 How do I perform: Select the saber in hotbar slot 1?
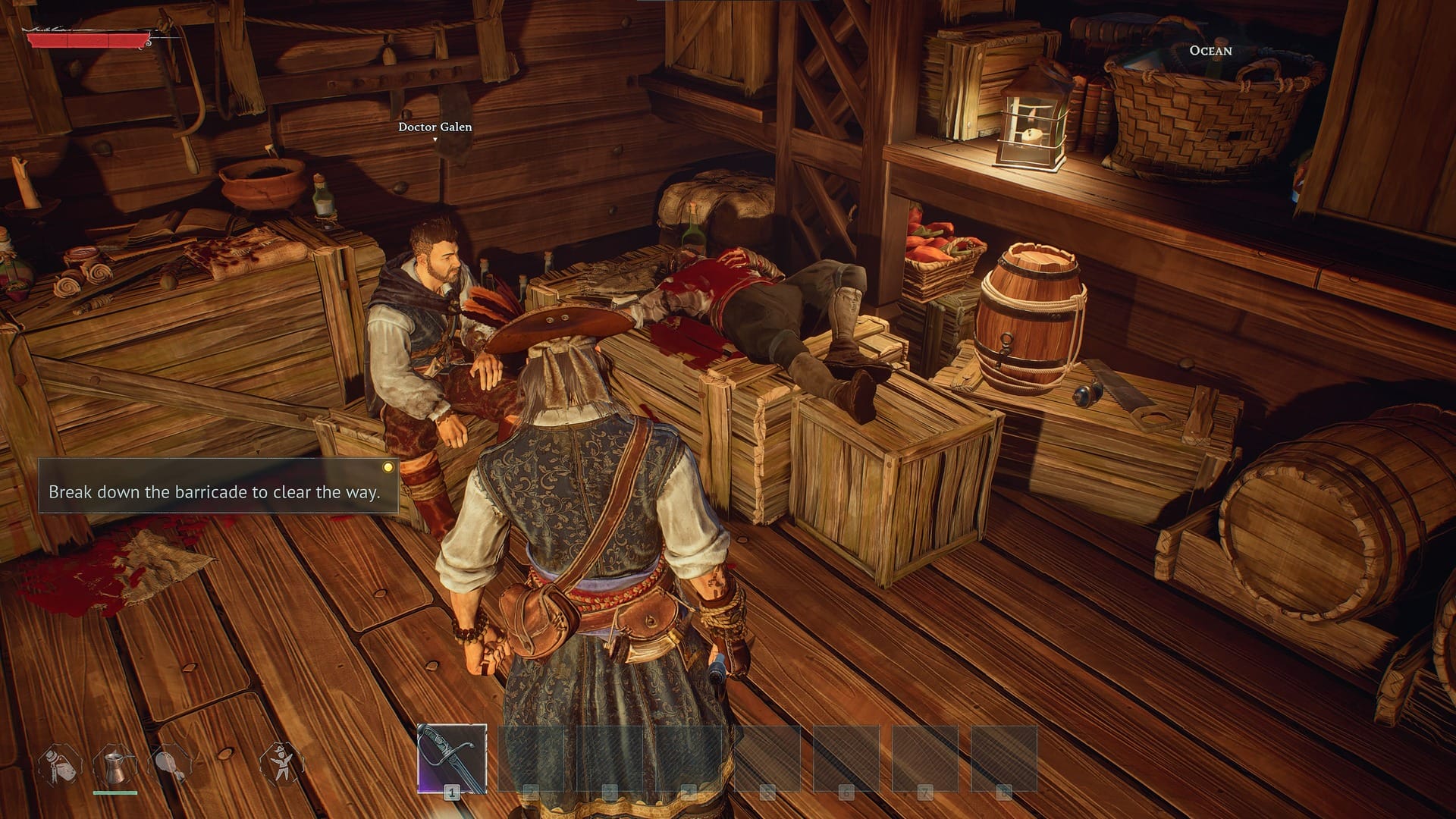point(452,758)
